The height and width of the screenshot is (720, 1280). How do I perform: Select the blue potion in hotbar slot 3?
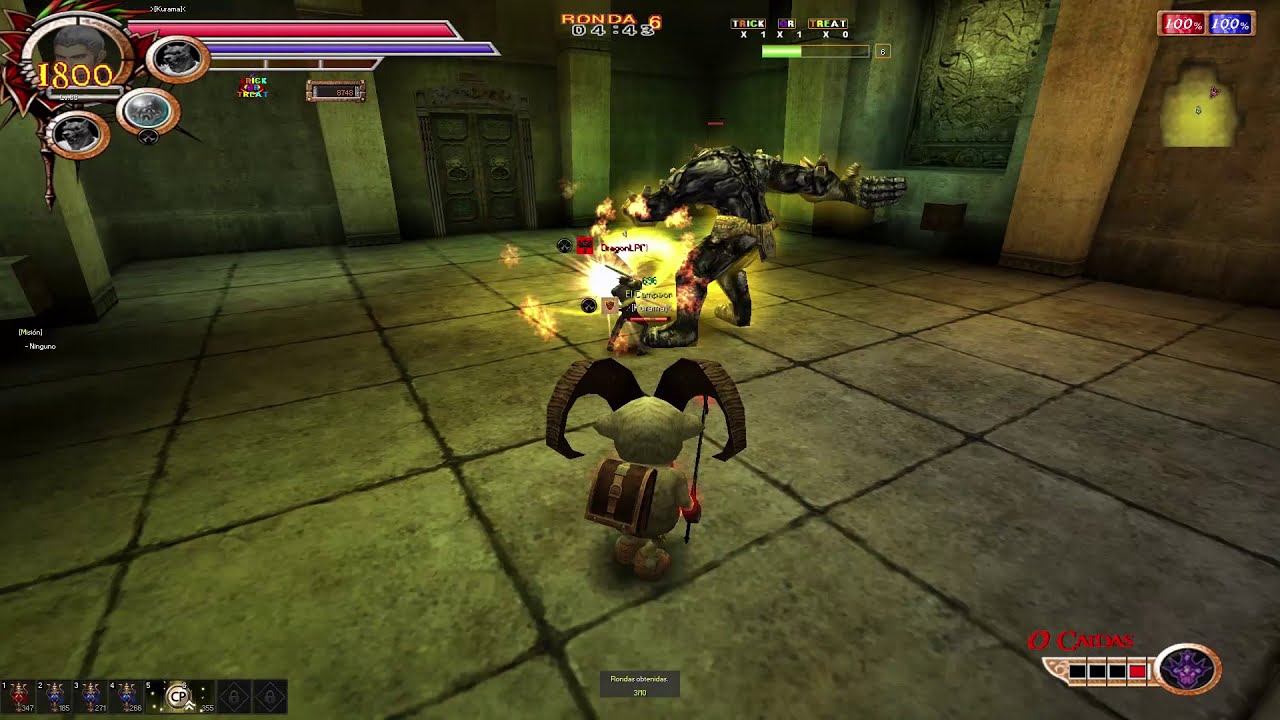(x=91, y=695)
